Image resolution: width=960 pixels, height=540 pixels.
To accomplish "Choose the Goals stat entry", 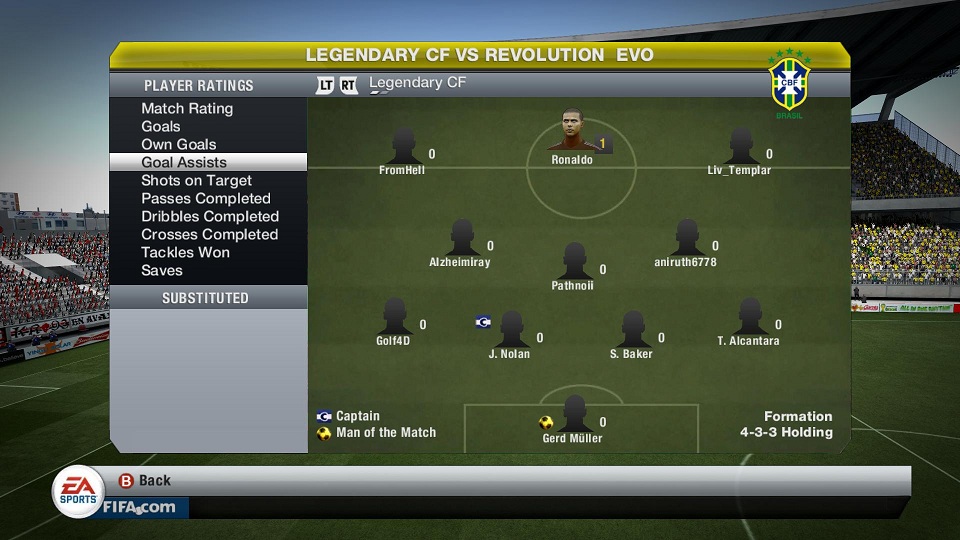I will [x=161, y=126].
